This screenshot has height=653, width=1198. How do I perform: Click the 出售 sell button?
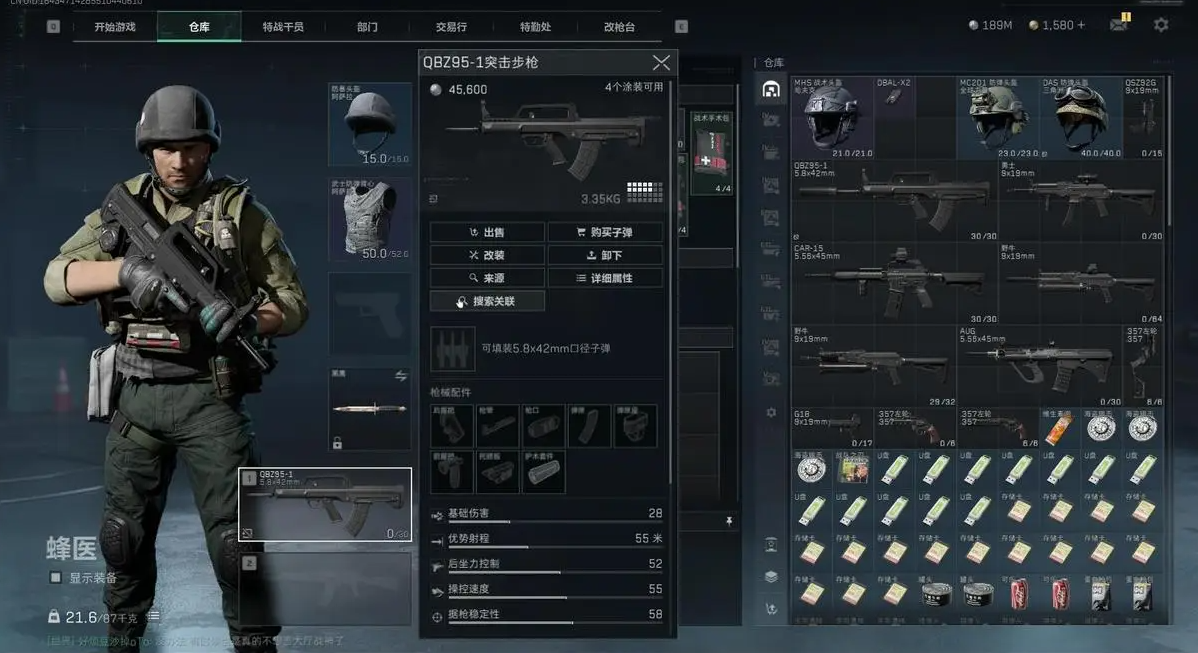click(487, 232)
